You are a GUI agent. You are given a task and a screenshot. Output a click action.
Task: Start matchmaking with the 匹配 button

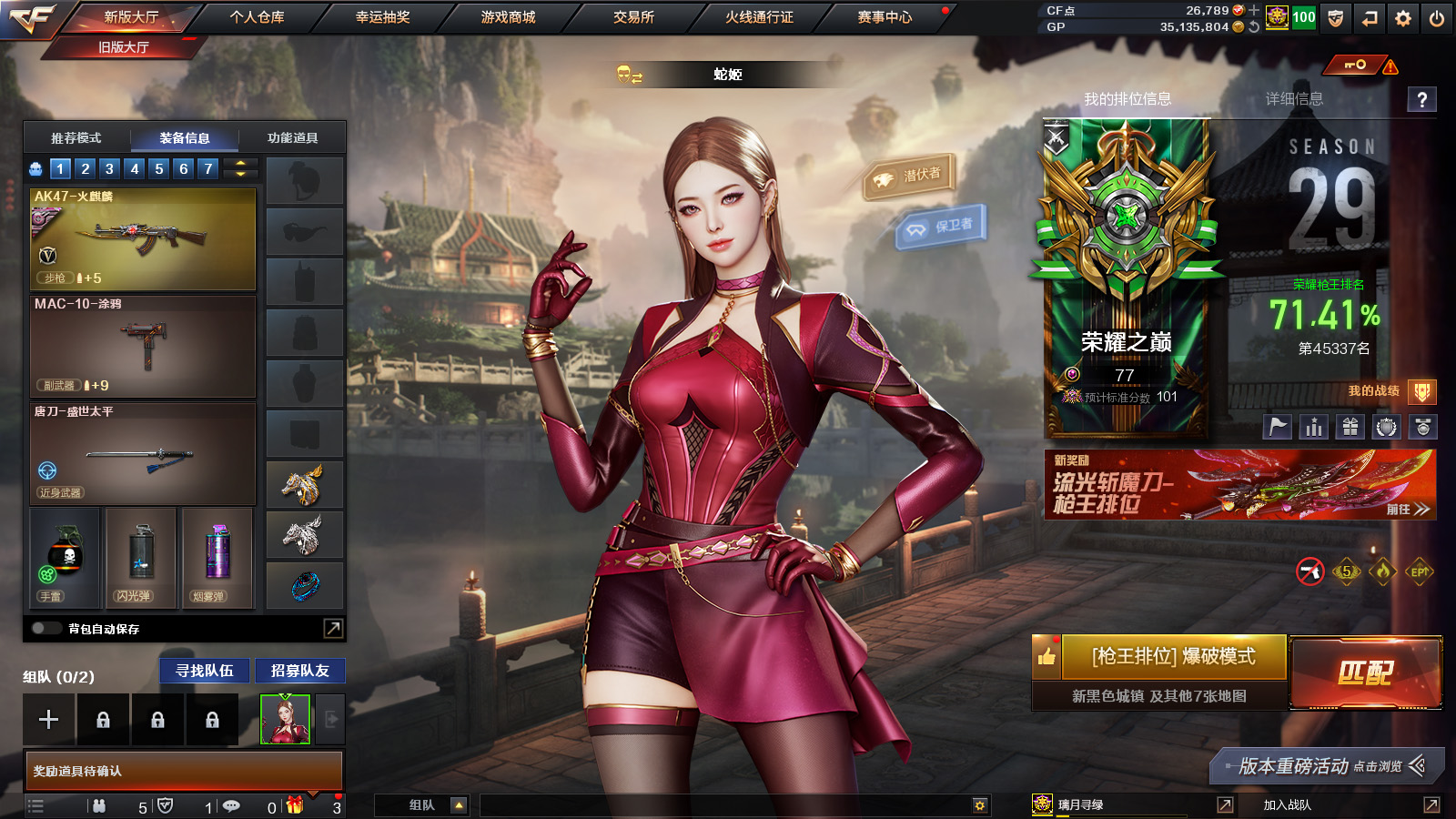coord(1365,672)
